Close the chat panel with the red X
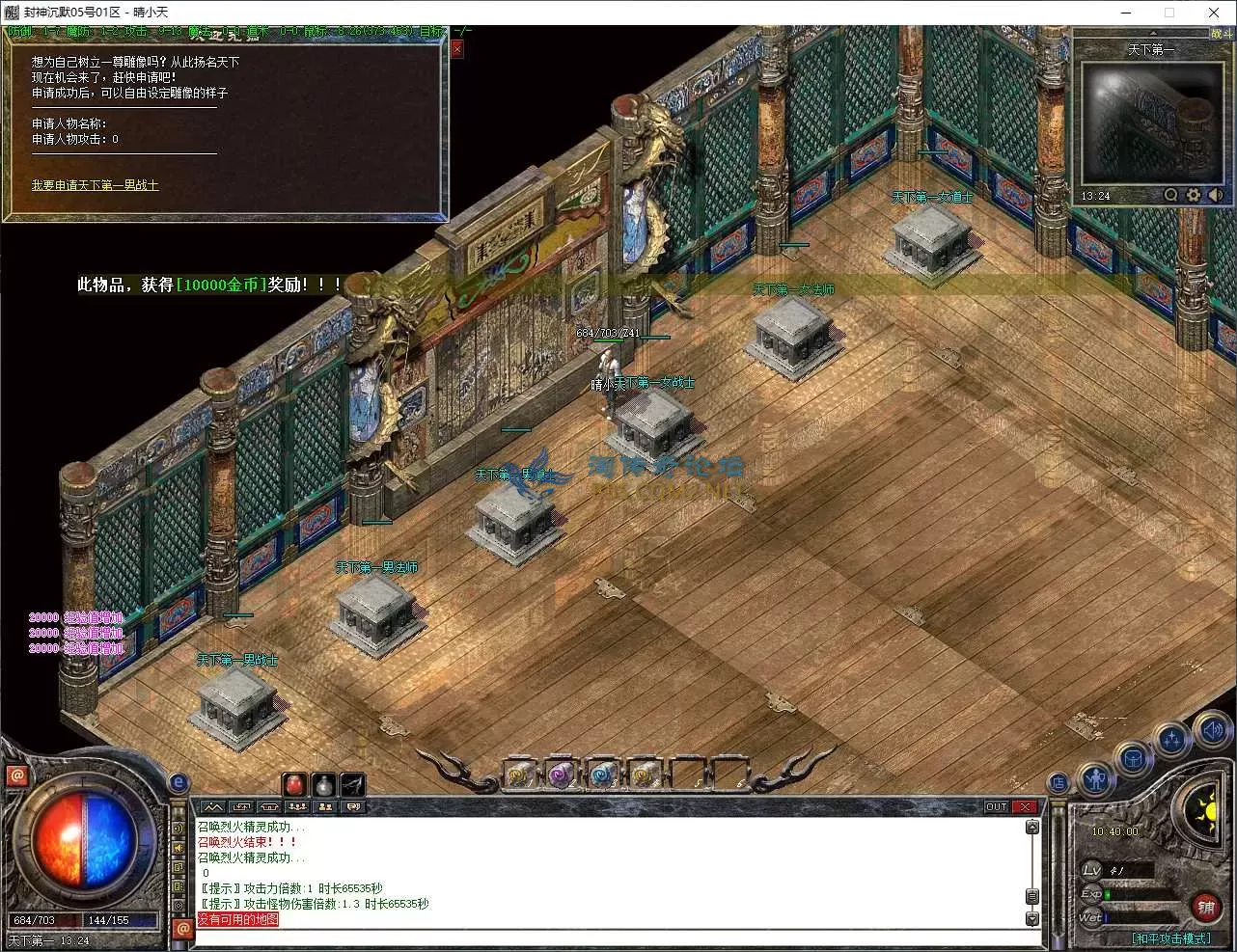The width and height of the screenshot is (1237, 952). (1025, 806)
